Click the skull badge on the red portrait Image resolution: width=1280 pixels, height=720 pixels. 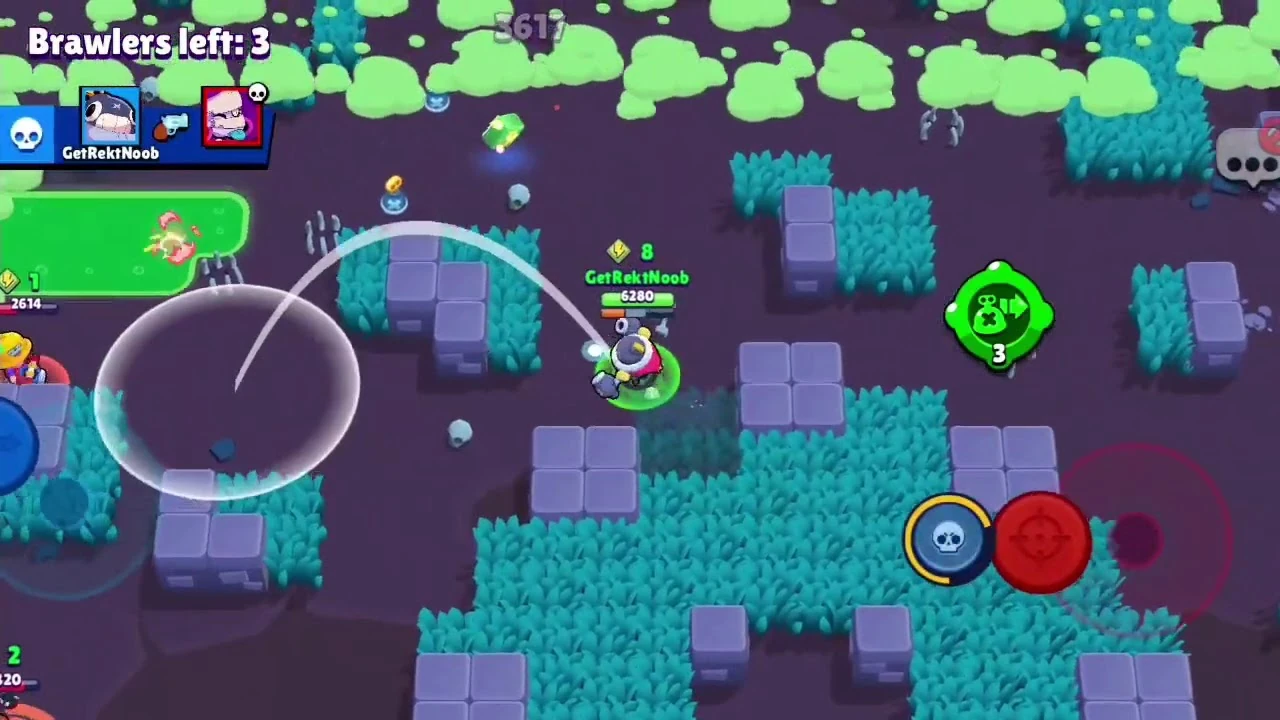259,93
